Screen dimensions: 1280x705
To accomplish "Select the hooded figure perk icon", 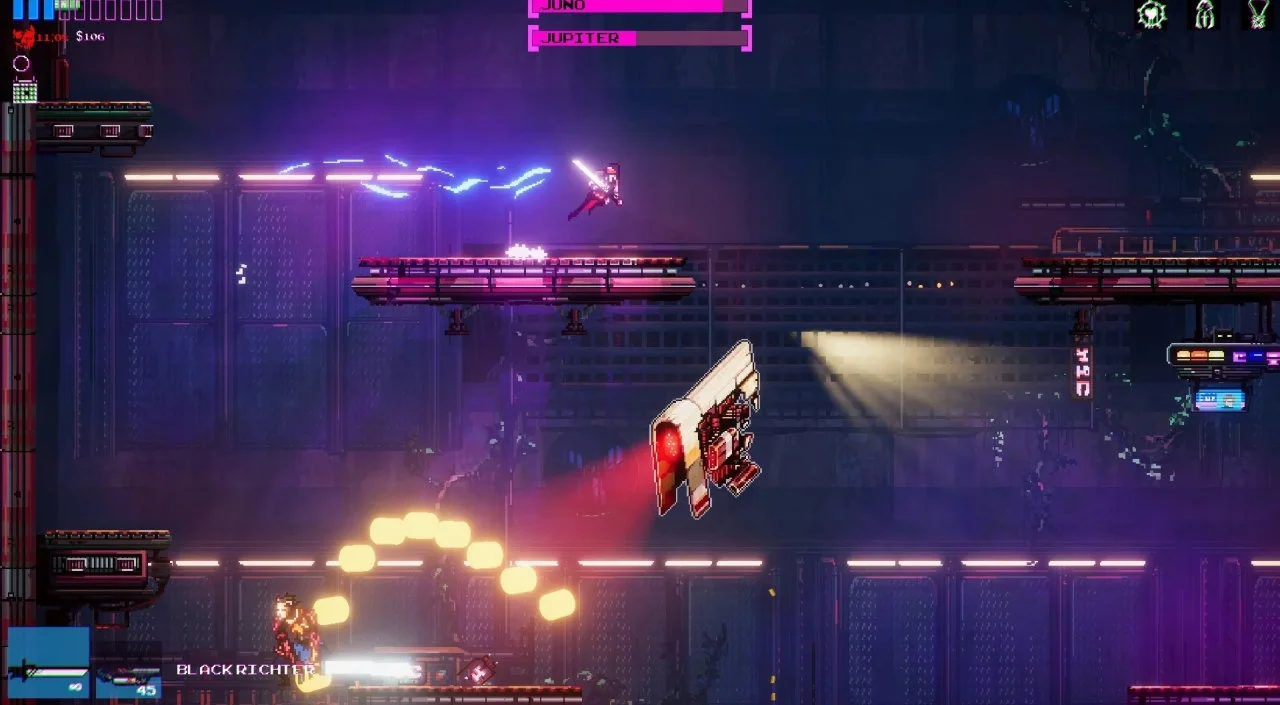I will pyautogui.click(x=1205, y=14).
